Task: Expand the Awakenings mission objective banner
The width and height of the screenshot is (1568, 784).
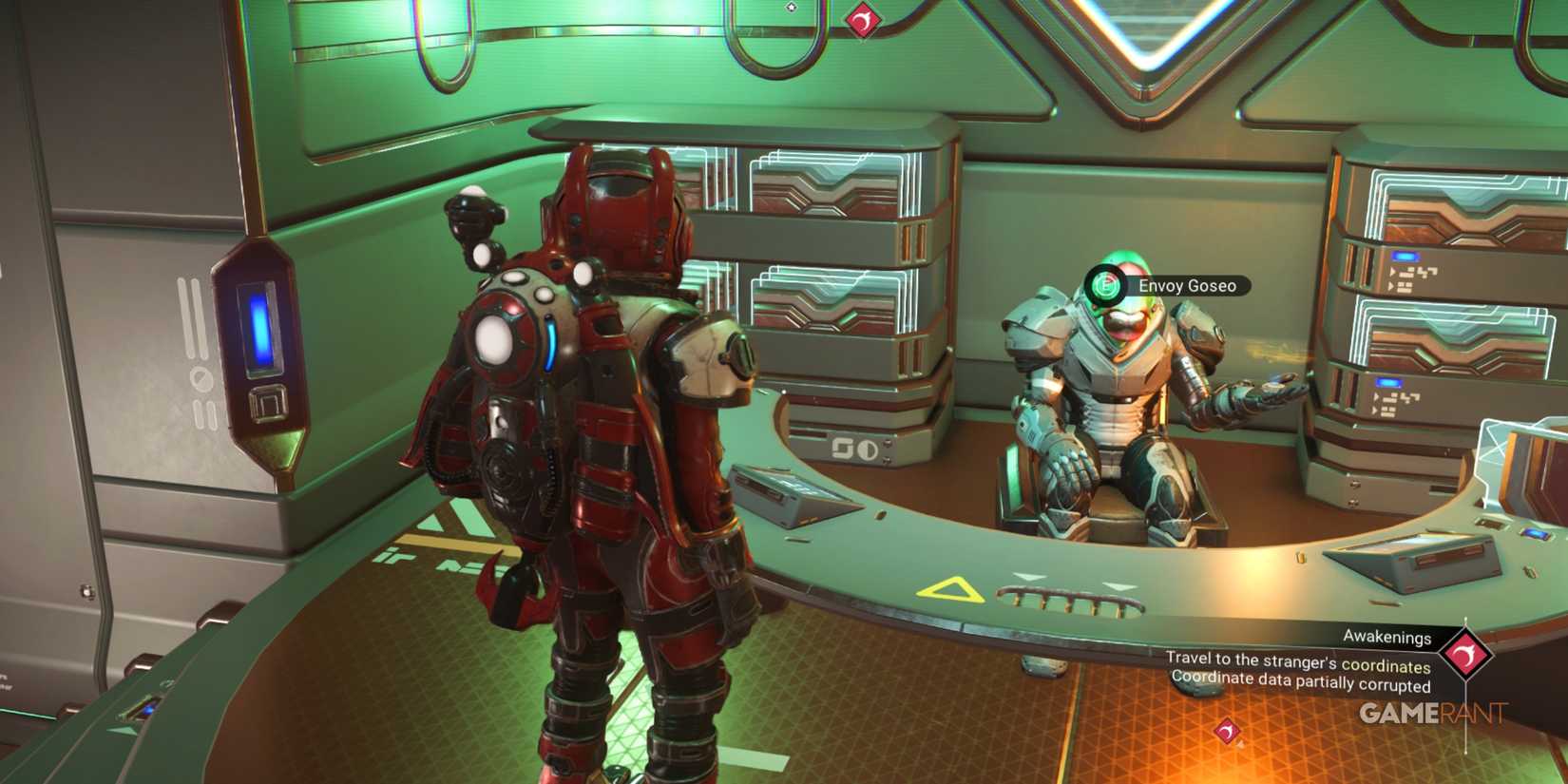Action: (1302, 665)
